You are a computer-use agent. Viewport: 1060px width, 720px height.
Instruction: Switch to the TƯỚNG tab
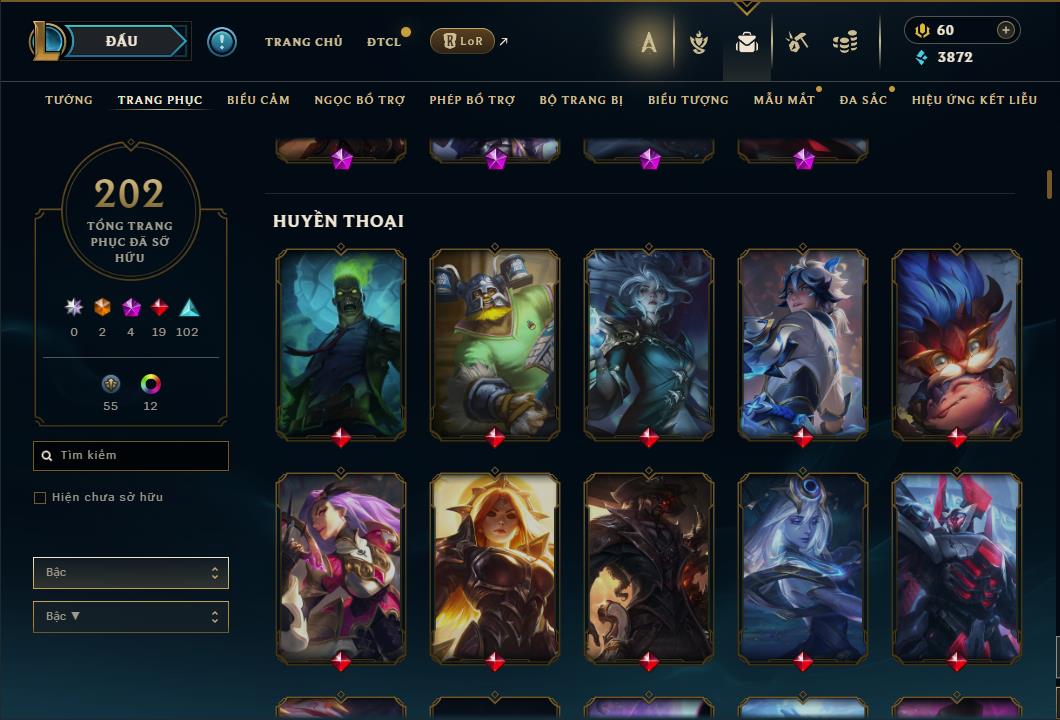pos(69,100)
